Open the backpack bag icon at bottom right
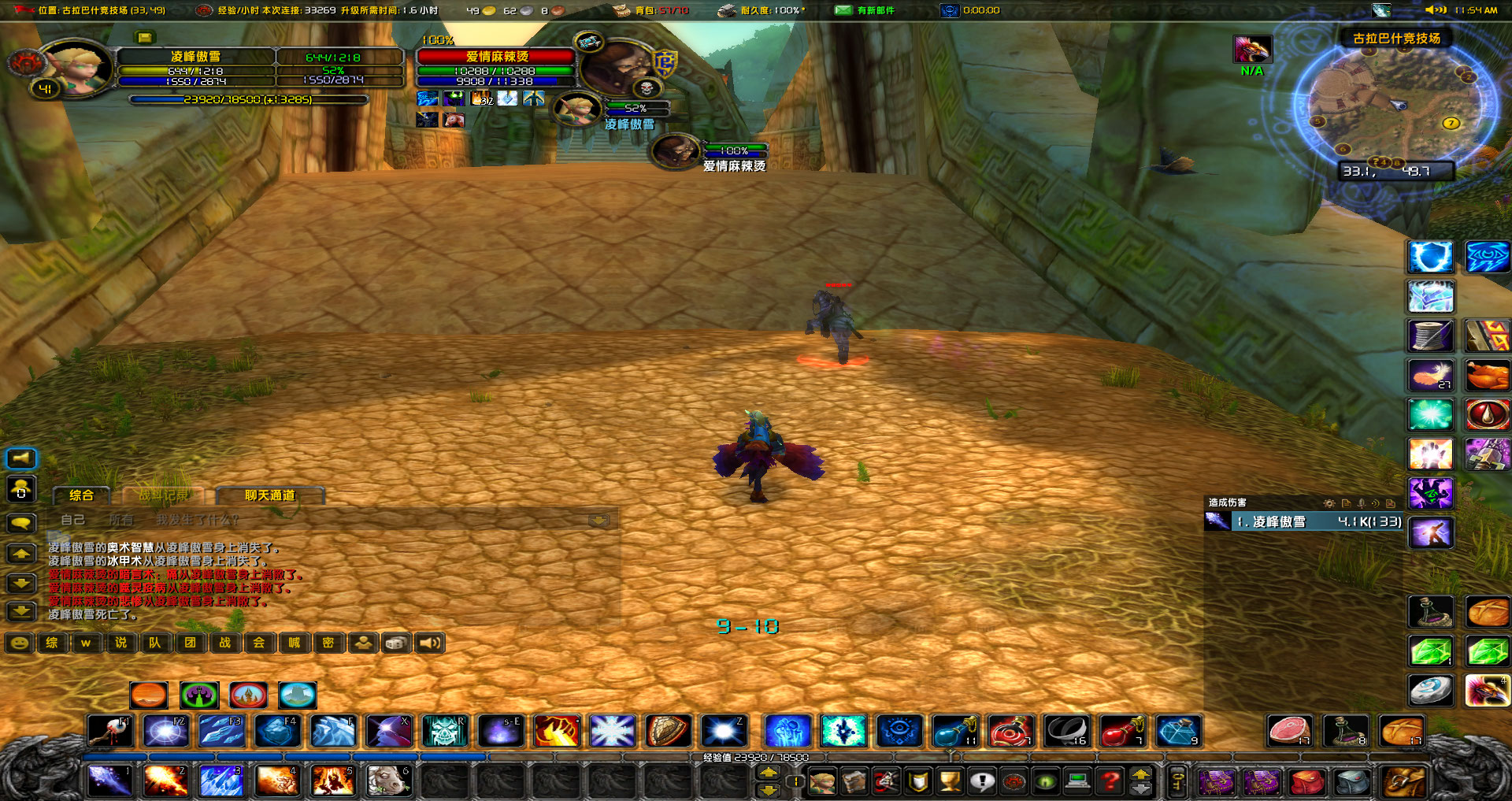This screenshot has width=1512, height=801. click(1404, 781)
